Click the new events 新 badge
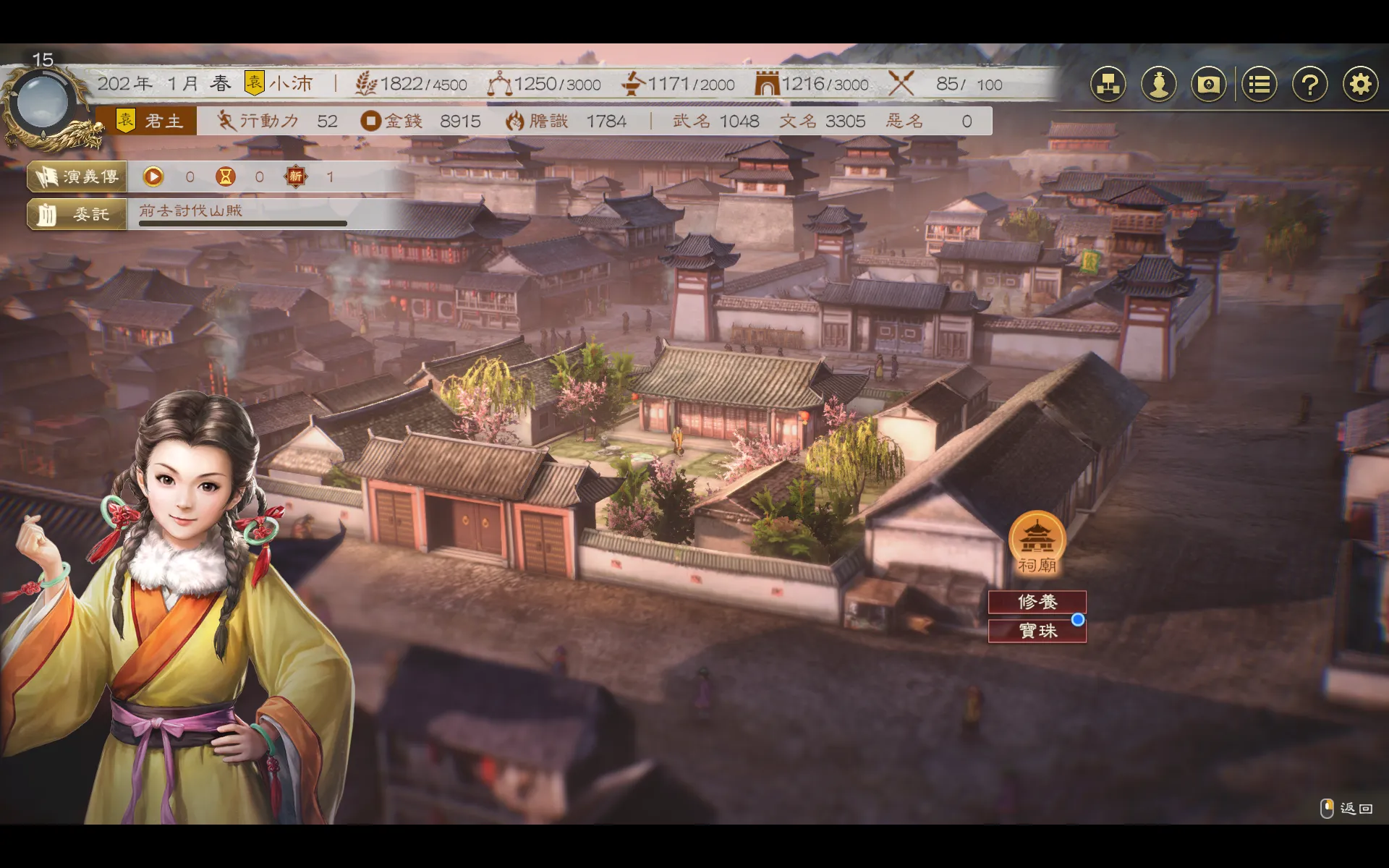Screen dimensions: 1389x868 click(x=295, y=176)
